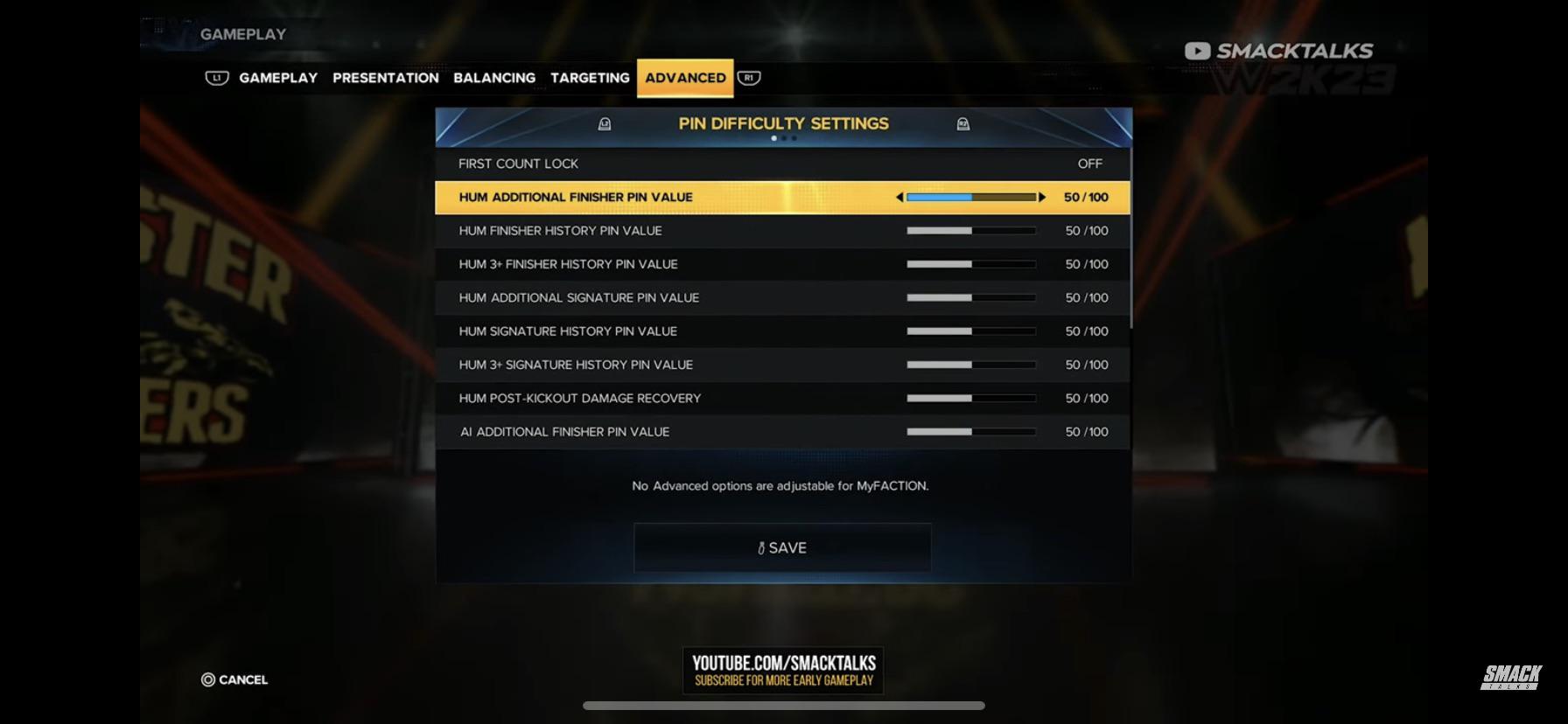
Task: Click the R1 shoulder button icon beside ADVANCED
Action: [748, 78]
